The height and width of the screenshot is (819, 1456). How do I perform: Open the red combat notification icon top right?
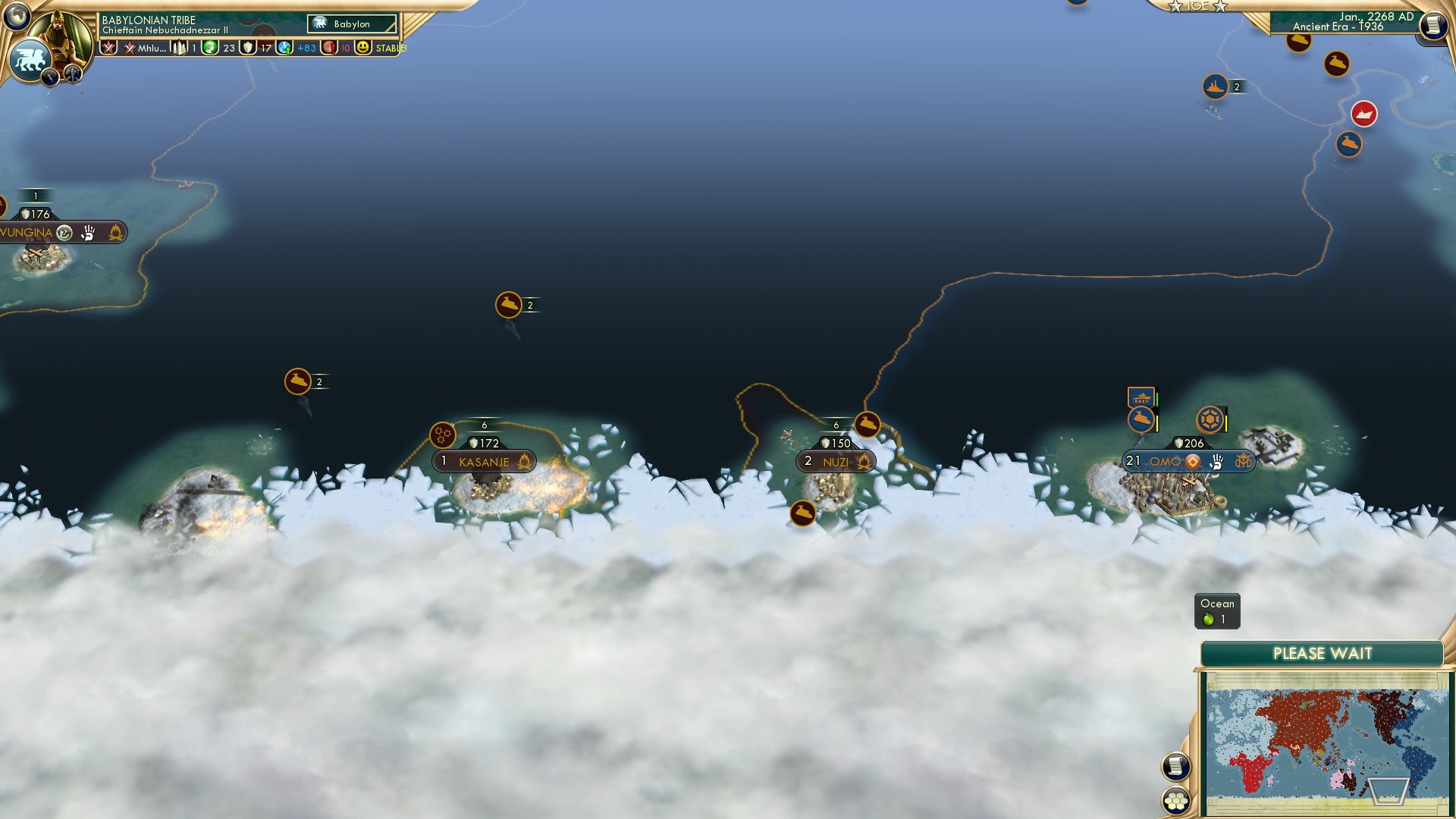tap(1363, 115)
